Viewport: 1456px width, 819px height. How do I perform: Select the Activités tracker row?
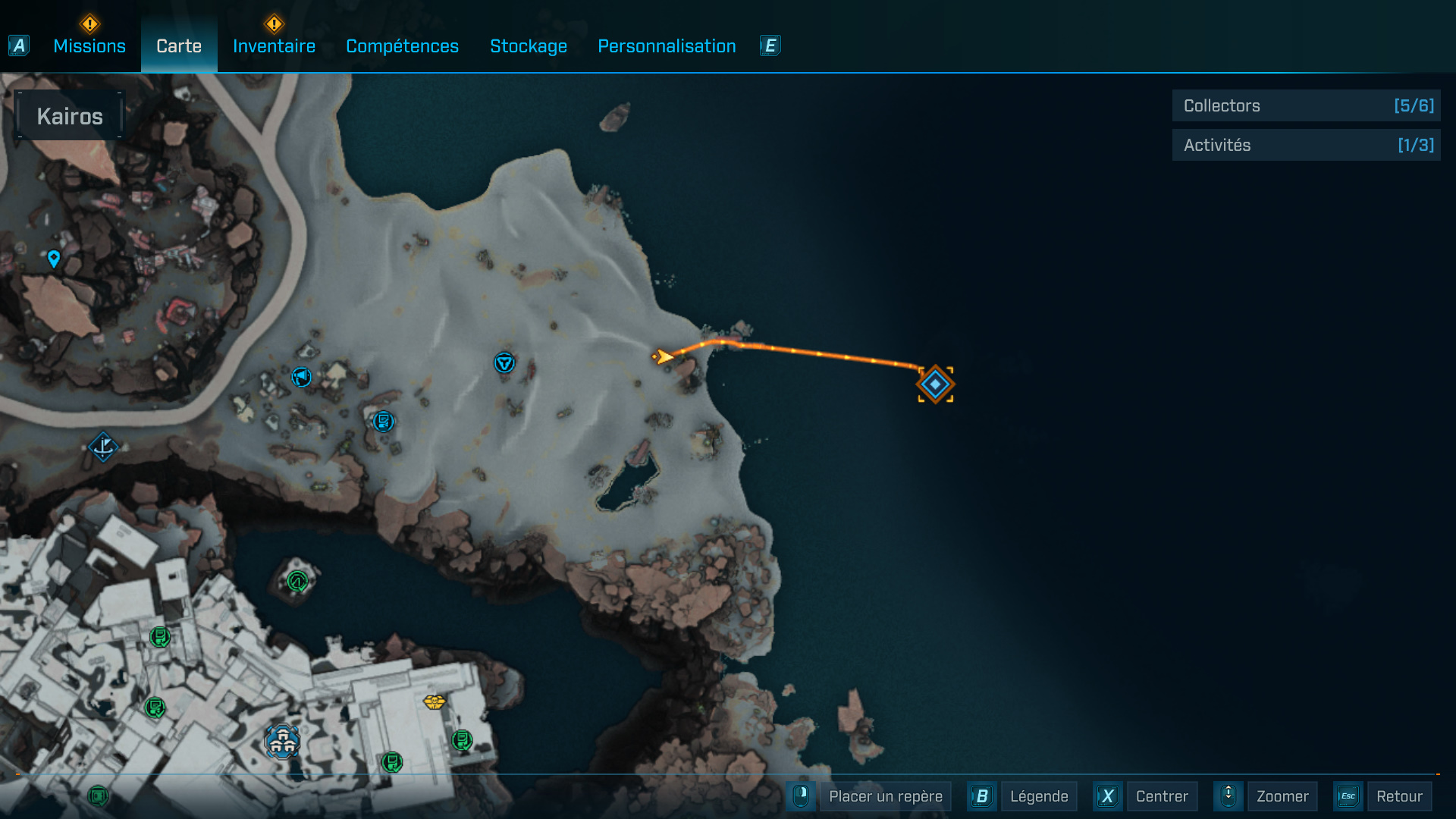tap(1306, 145)
